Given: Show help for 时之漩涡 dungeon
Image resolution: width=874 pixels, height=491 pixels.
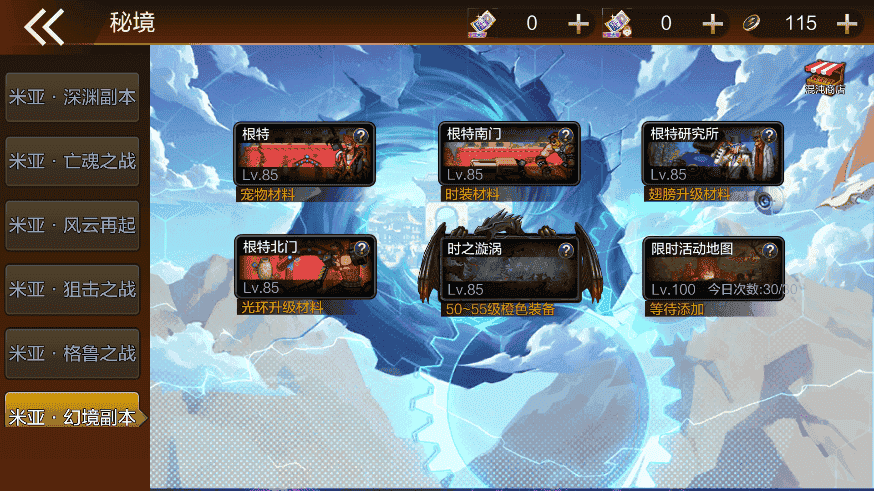Looking at the screenshot, I should [x=565, y=250].
